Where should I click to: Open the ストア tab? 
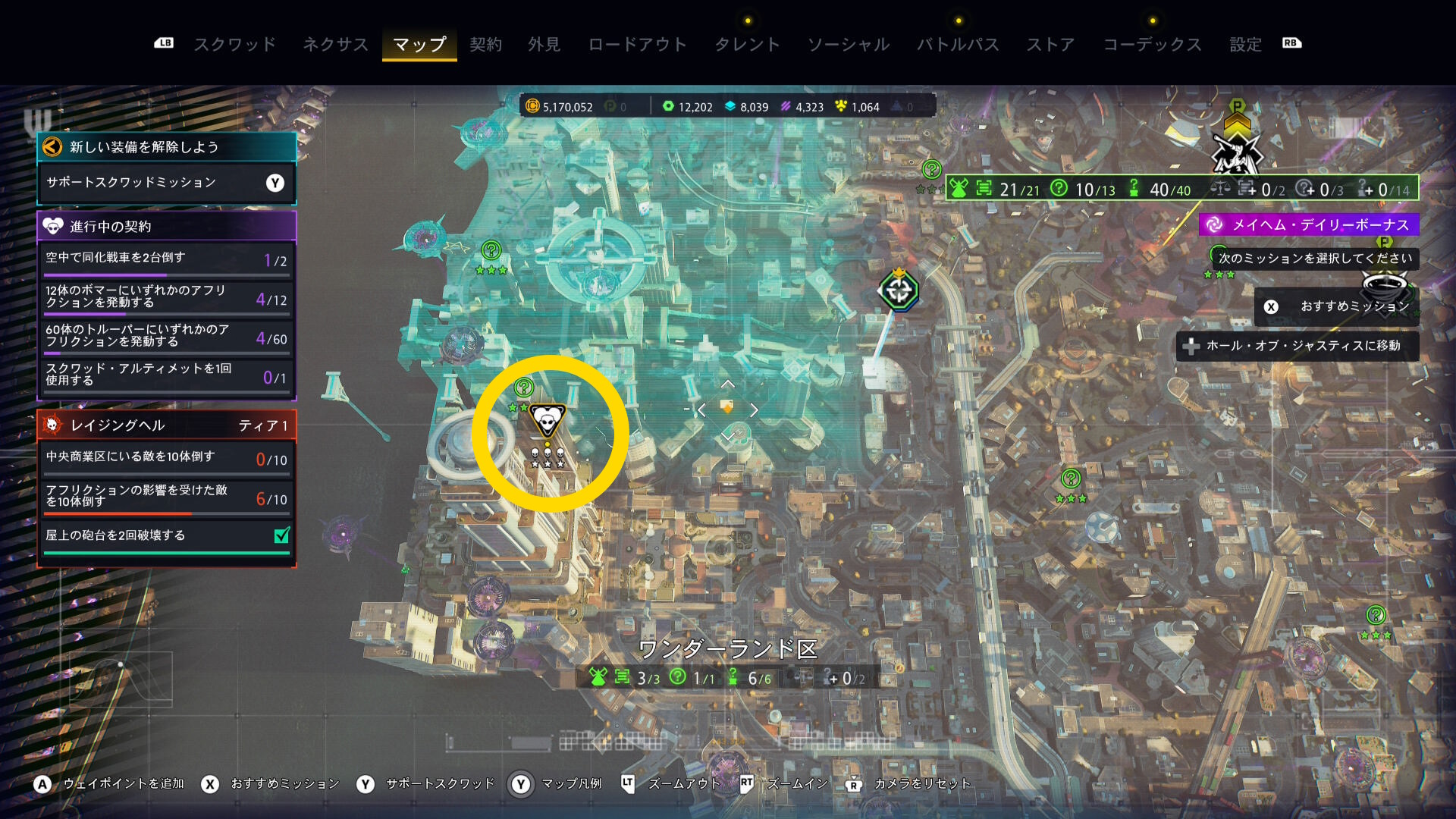tap(1050, 45)
